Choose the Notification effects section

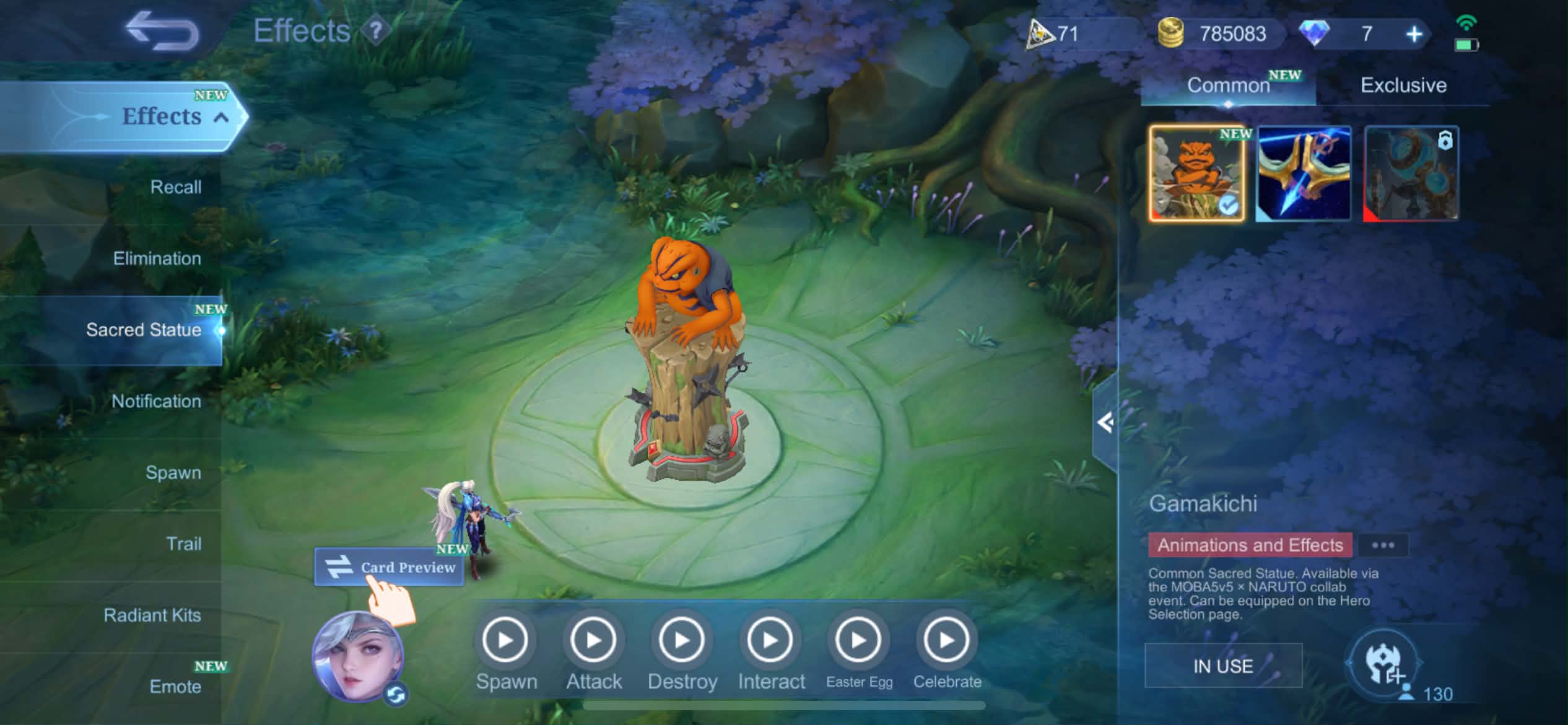156,402
